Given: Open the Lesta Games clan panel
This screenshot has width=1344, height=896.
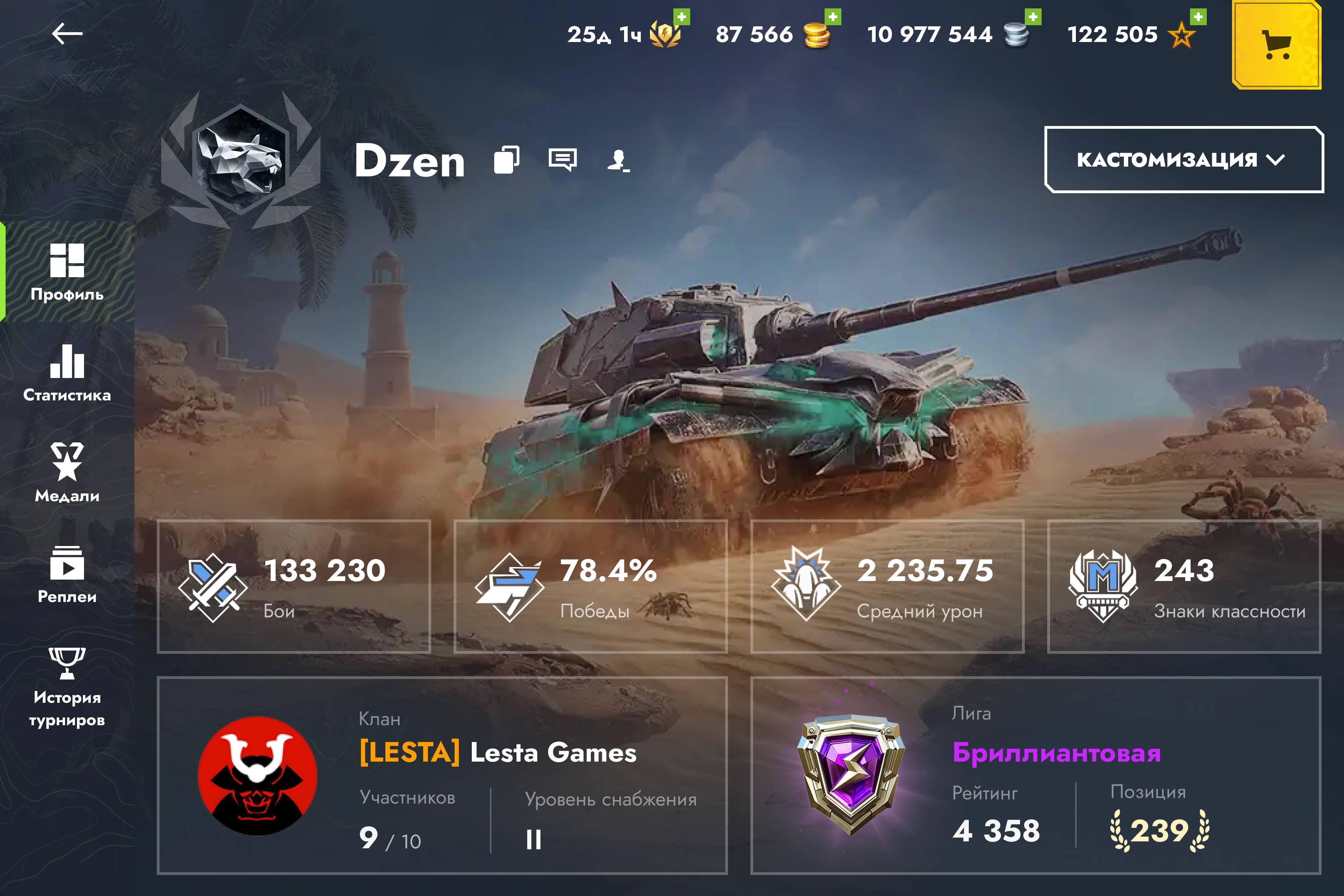Looking at the screenshot, I should click(x=442, y=775).
